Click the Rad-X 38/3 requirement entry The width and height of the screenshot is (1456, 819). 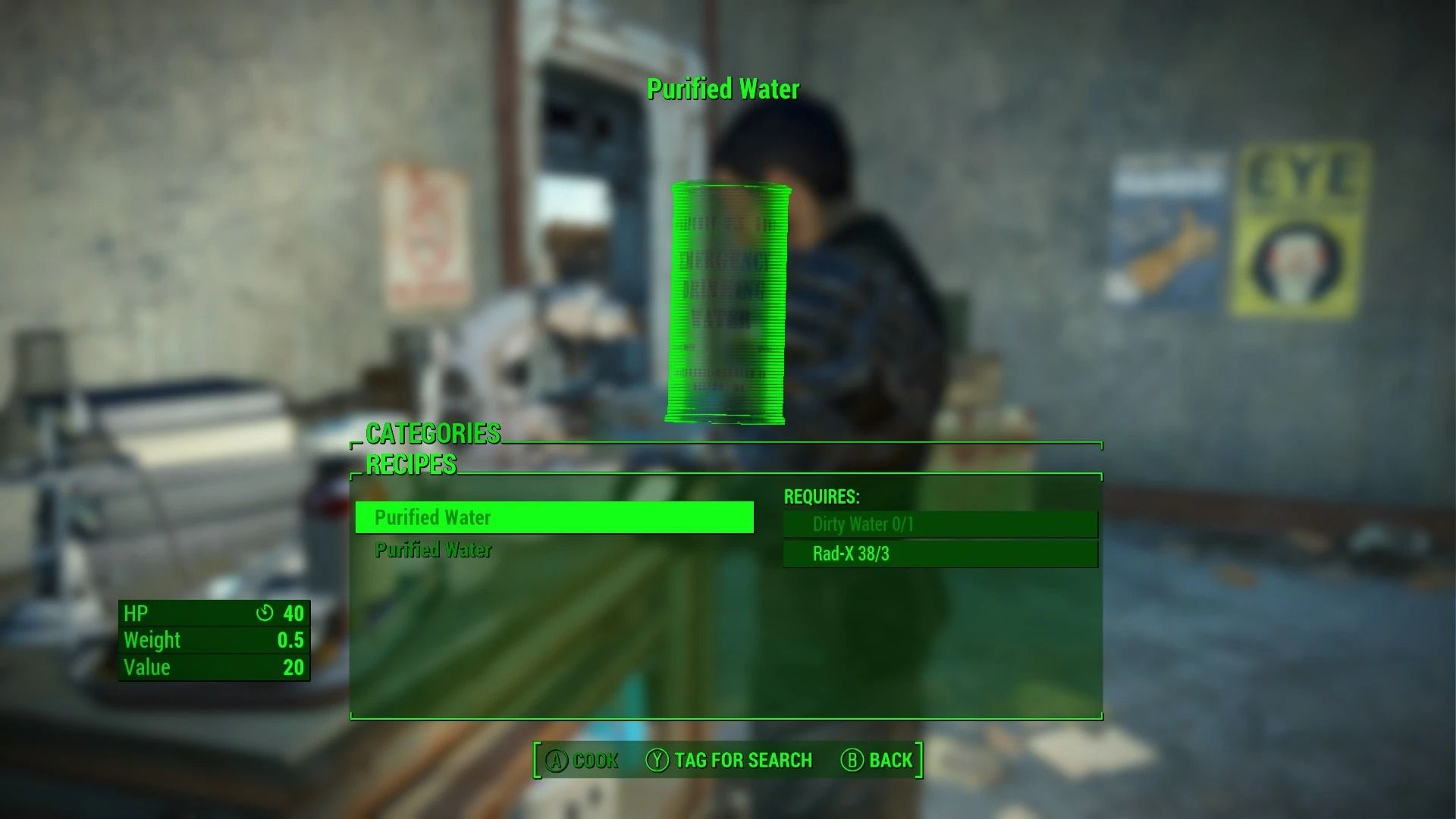pyautogui.click(x=940, y=554)
